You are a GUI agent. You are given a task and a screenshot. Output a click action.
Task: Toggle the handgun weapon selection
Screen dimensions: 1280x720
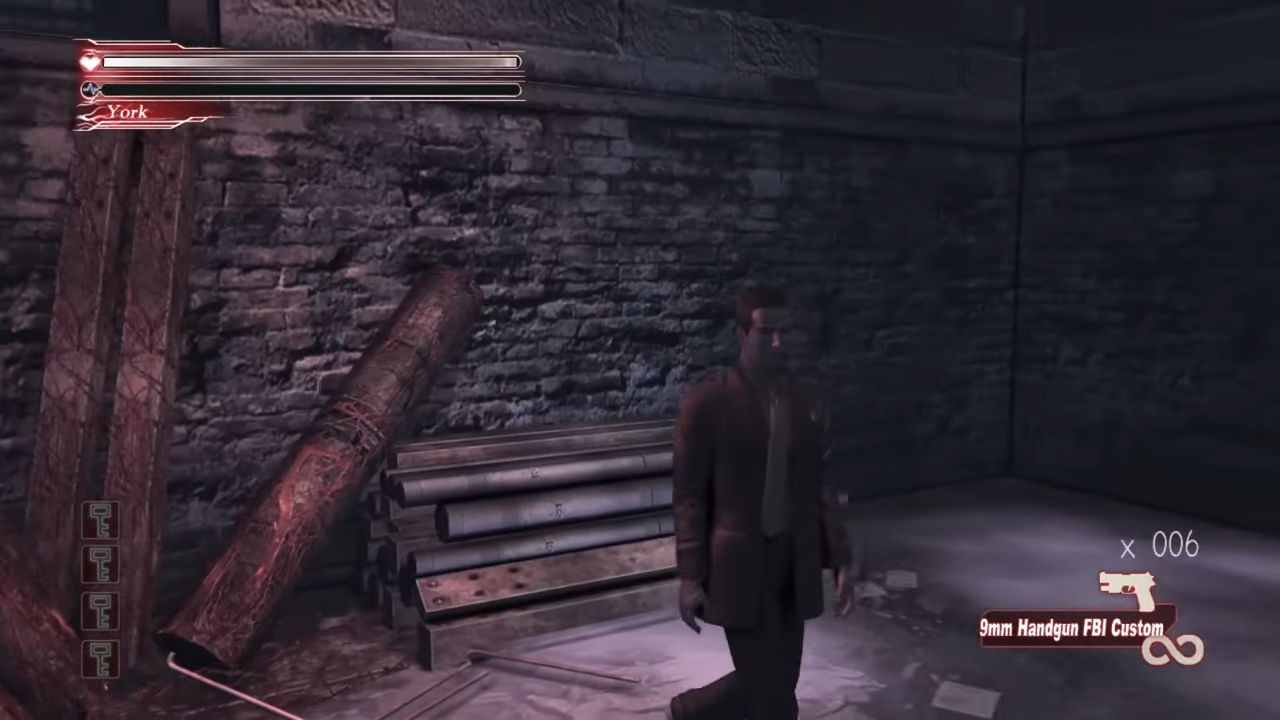[x=1126, y=590]
